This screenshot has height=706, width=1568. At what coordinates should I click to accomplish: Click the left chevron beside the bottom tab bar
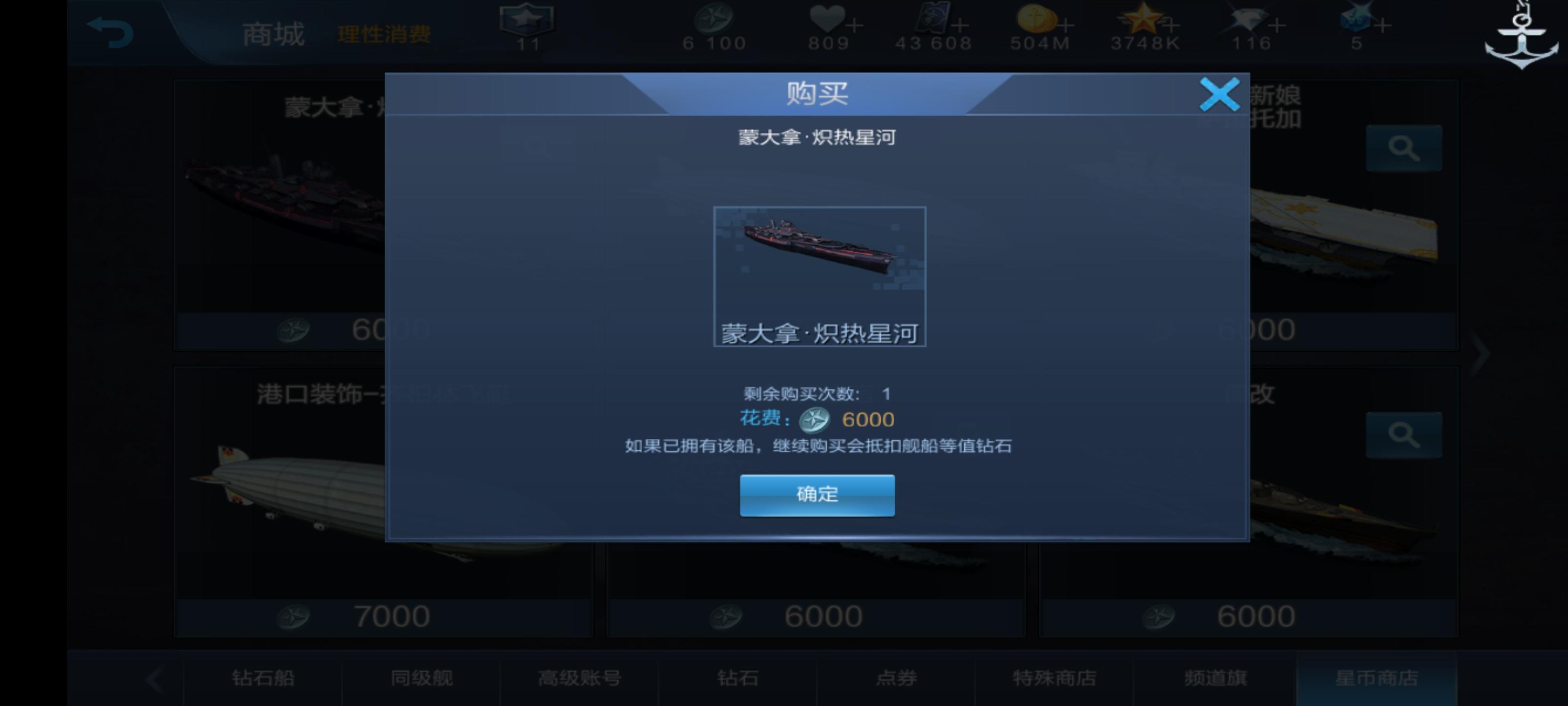(x=154, y=678)
